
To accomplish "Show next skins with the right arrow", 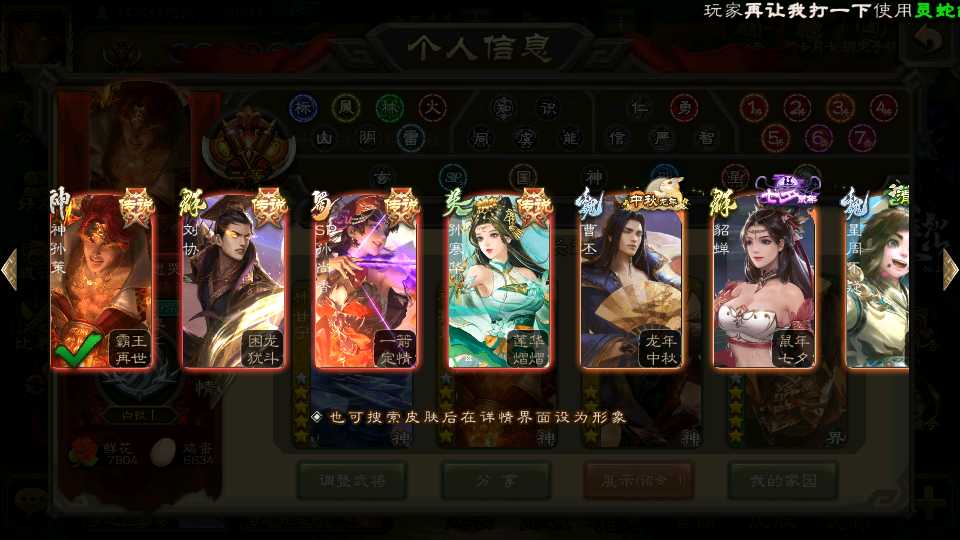I will click(x=950, y=269).
